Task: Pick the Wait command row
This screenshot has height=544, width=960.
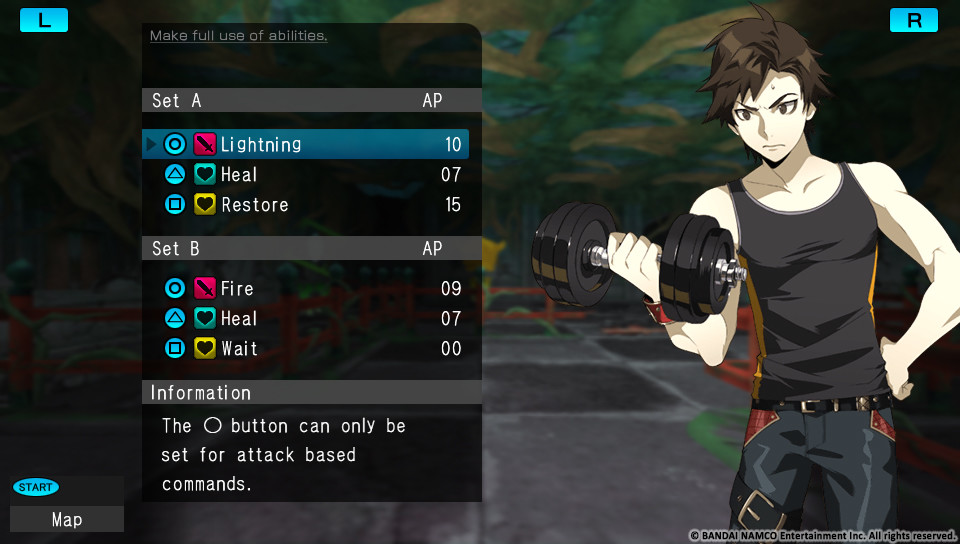Action: 305,349
